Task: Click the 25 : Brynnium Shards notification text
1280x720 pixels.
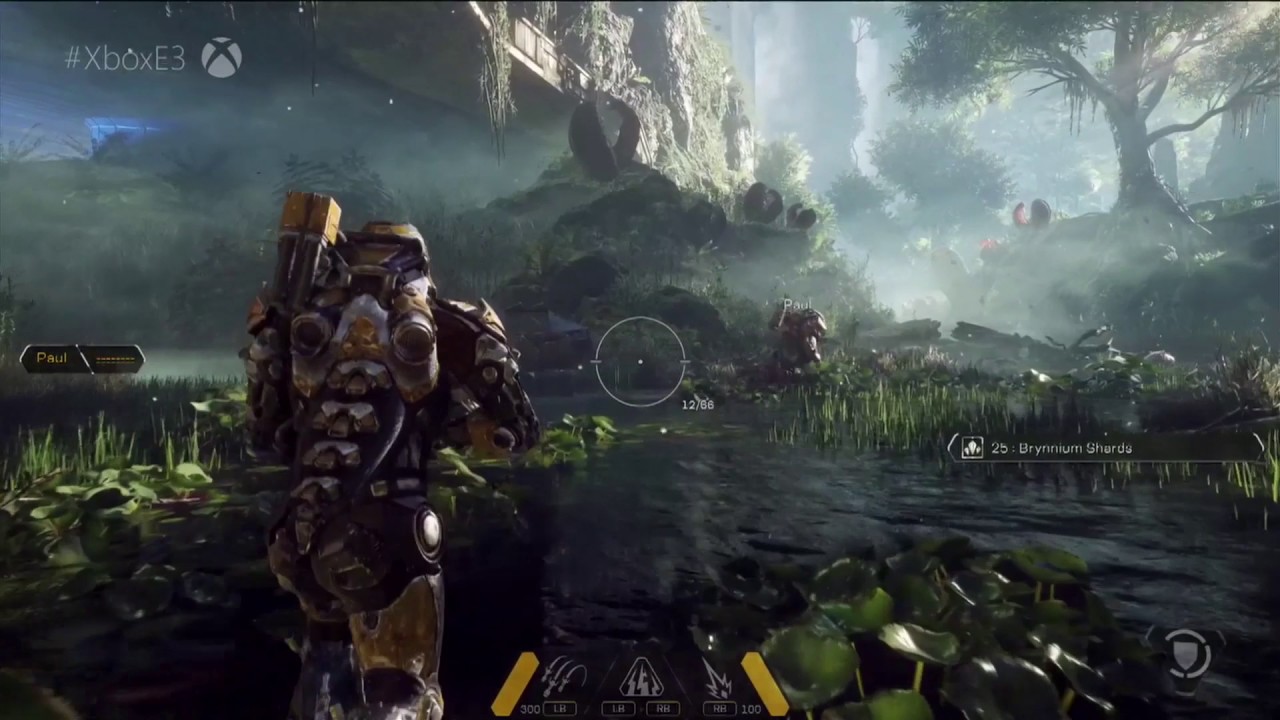Action: pos(1063,448)
